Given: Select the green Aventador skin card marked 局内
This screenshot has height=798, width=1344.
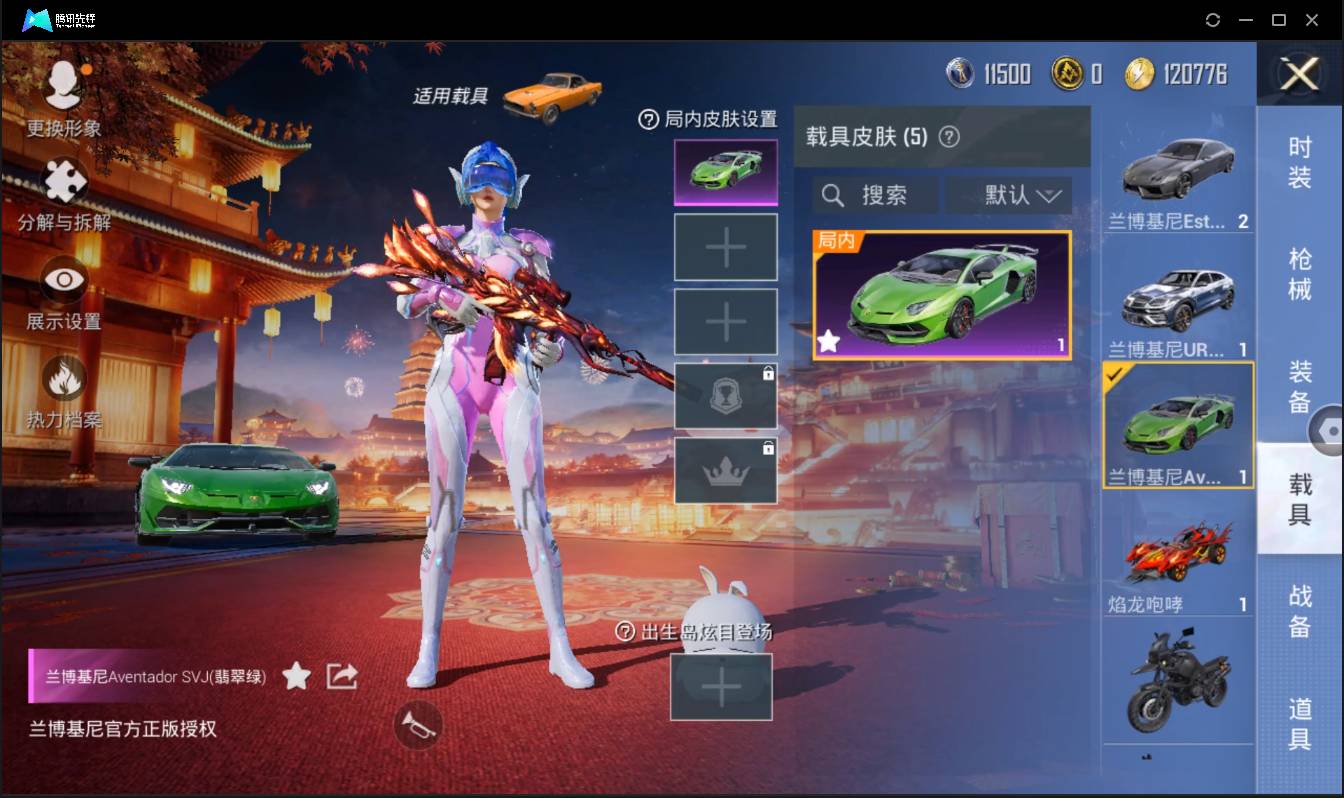Looking at the screenshot, I should [x=940, y=293].
